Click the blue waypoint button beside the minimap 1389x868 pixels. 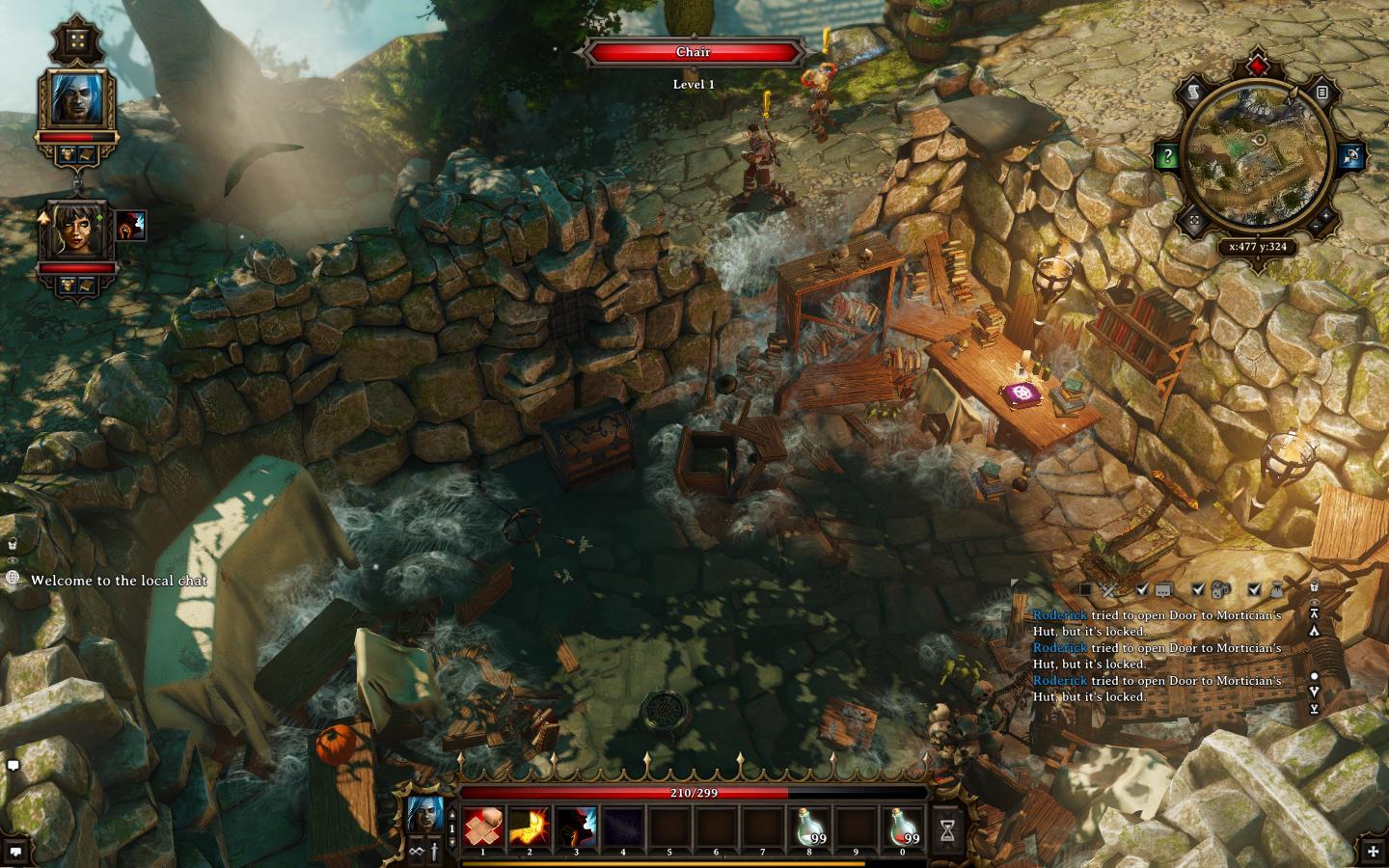tap(1350, 156)
